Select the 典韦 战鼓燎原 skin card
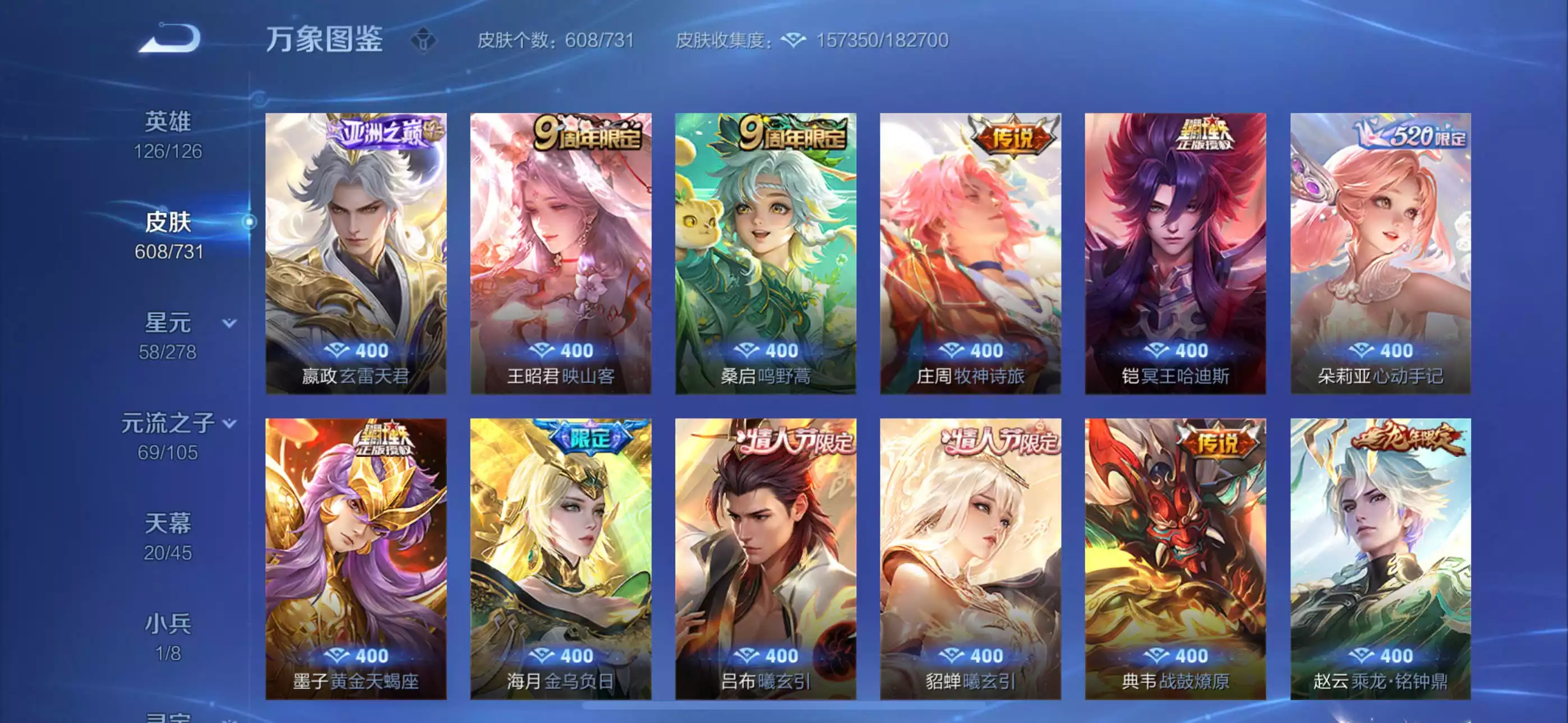 pyautogui.click(x=1175, y=558)
